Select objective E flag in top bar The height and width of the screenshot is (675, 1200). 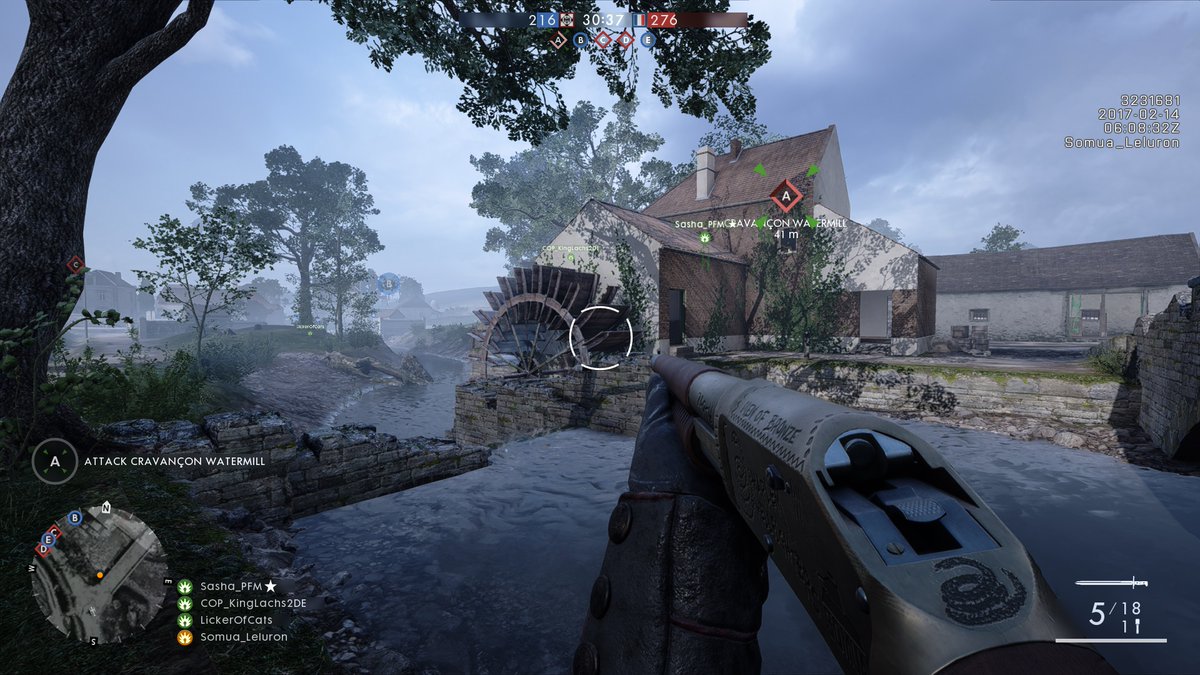[647, 40]
